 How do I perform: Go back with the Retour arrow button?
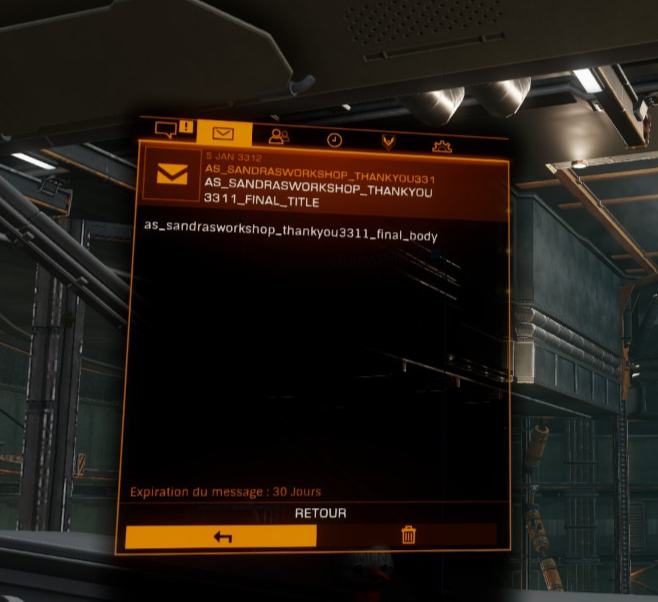(221, 537)
